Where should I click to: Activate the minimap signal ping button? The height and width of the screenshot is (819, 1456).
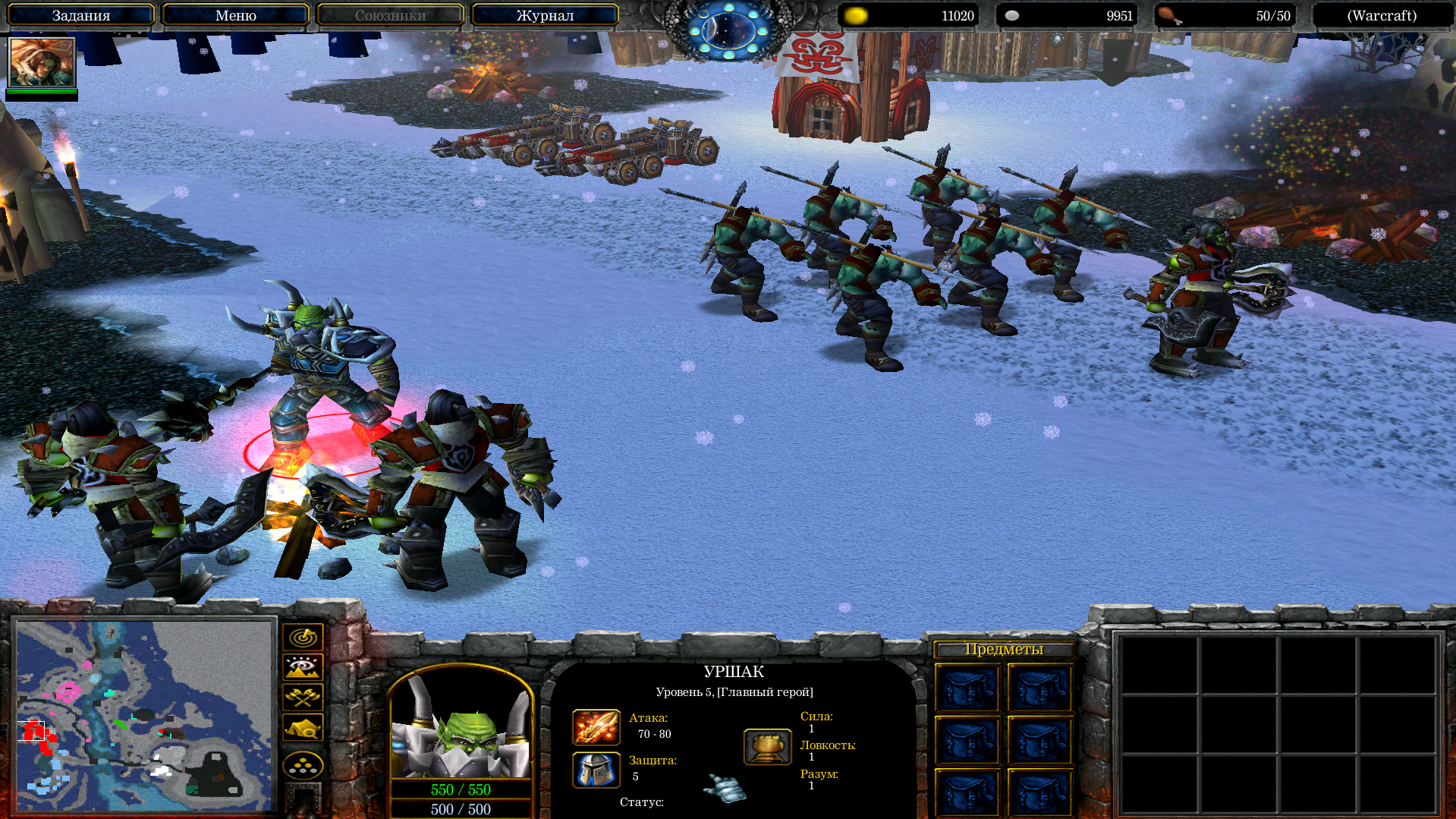pyautogui.click(x=303, y=637)
